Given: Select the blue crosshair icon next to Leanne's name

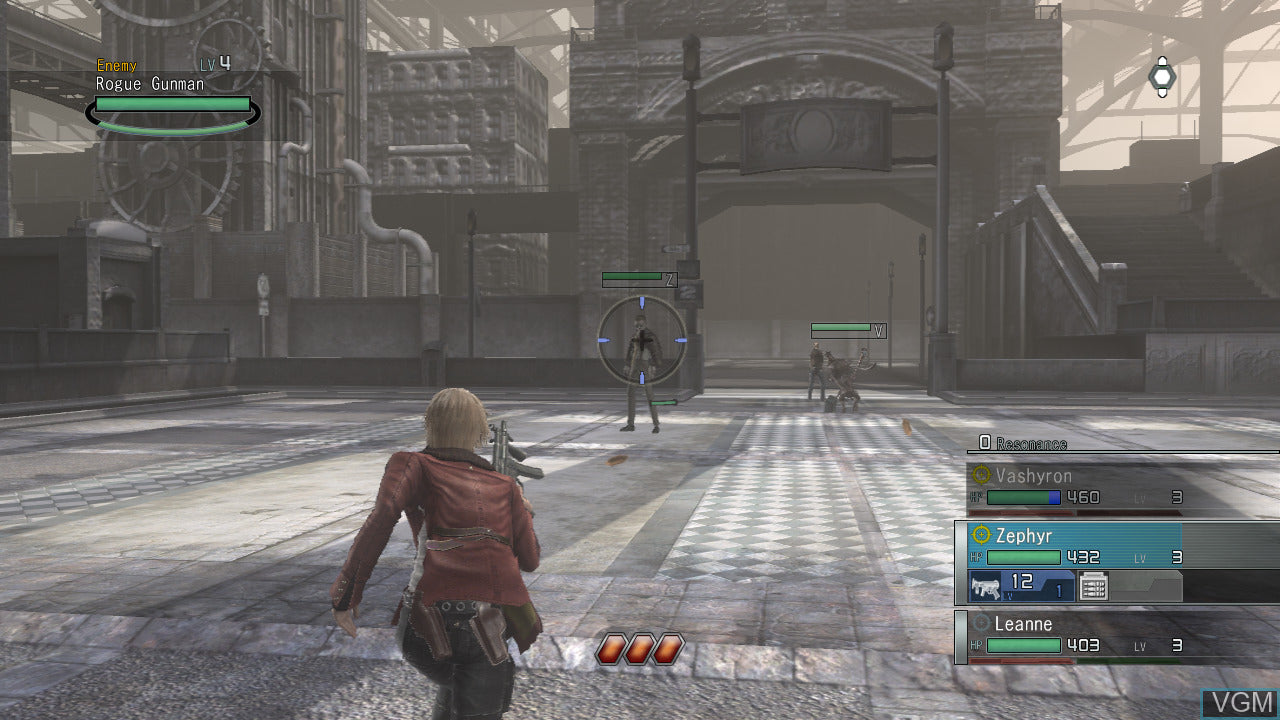Looking at the screenshot, I should tap(981, 622).
